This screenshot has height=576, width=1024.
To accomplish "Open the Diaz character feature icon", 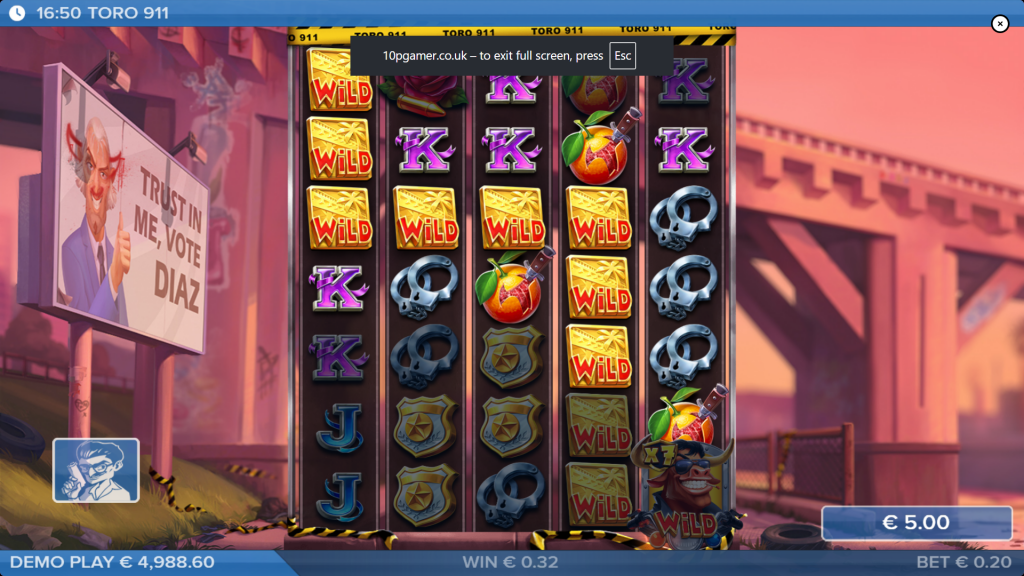I will tap(96, 470).
